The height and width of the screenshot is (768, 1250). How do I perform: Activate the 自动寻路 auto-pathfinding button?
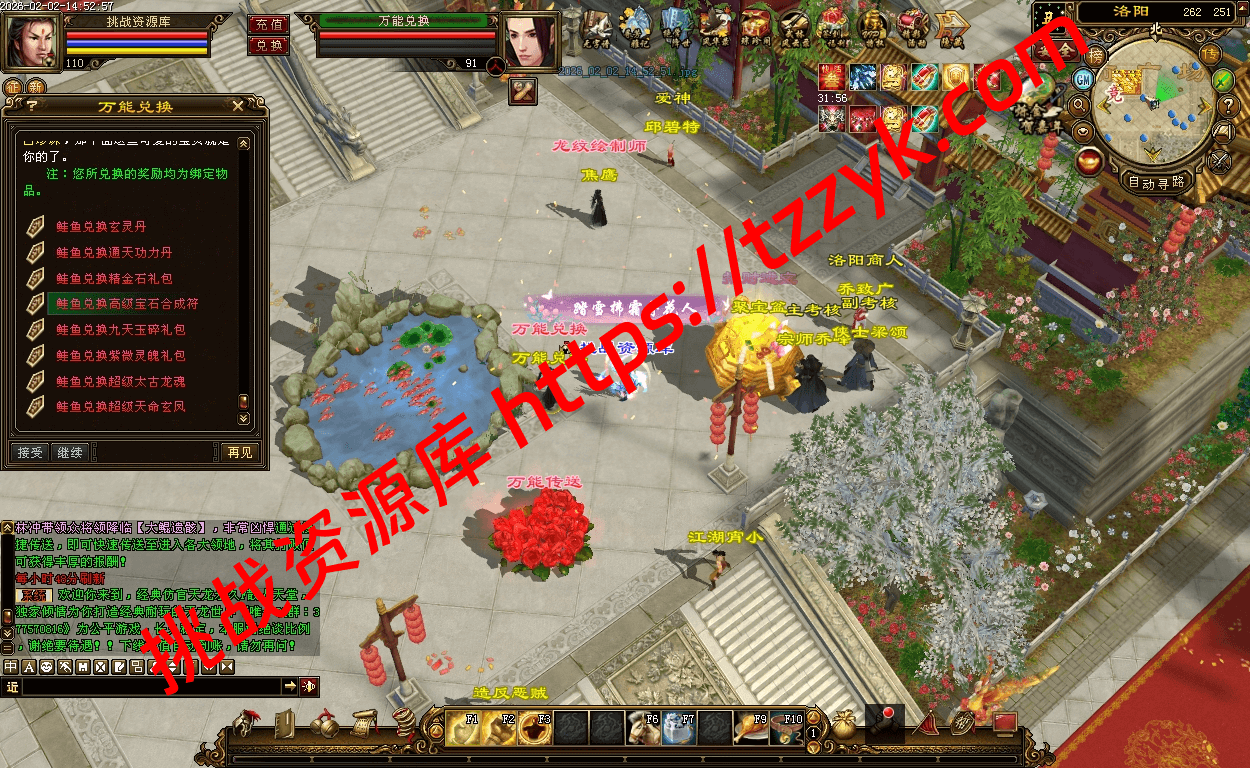pyautogui.click(x=1156, y=182)
